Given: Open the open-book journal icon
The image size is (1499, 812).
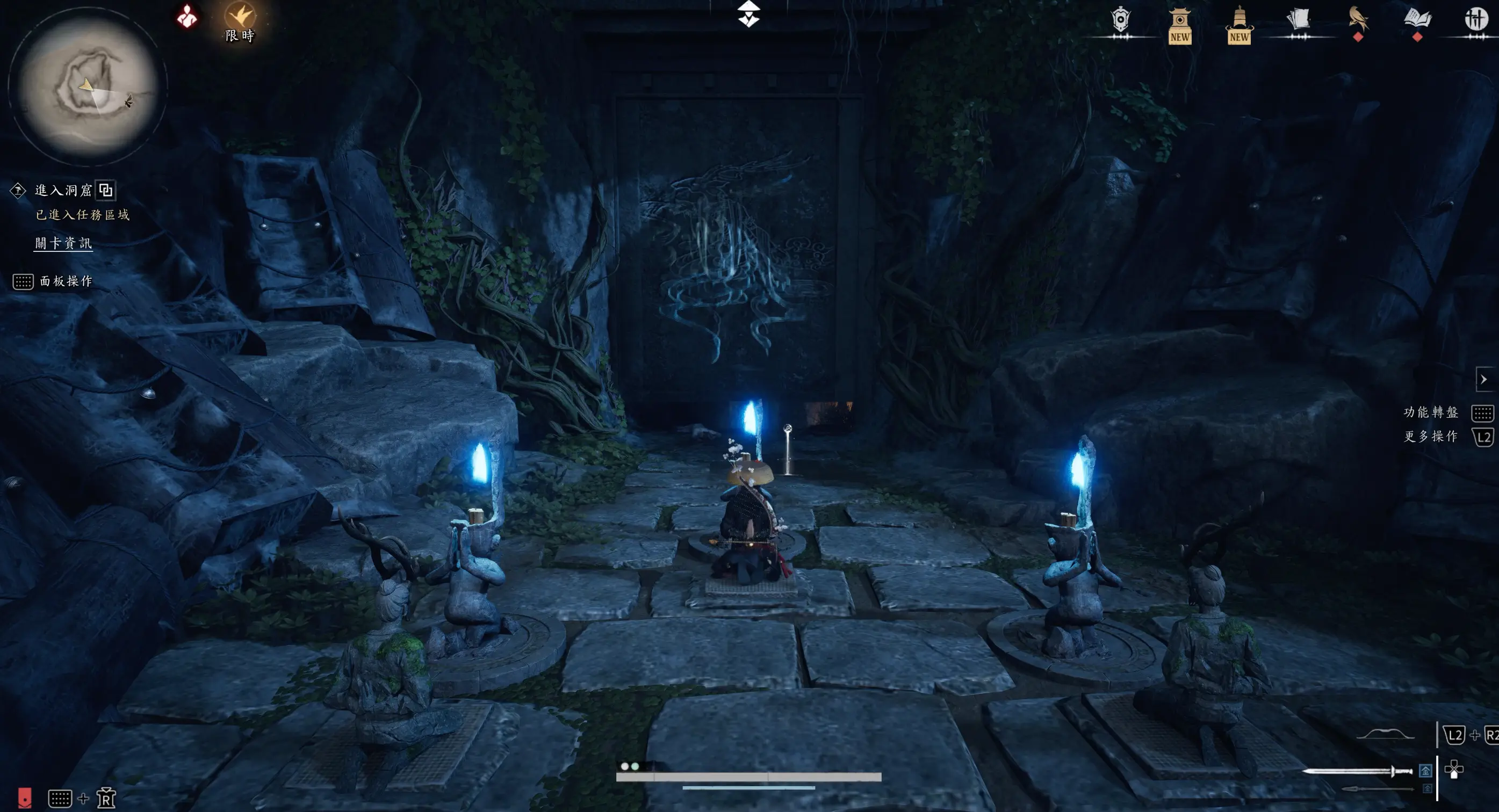Looking at the screenshot, I should [1417, 20].
